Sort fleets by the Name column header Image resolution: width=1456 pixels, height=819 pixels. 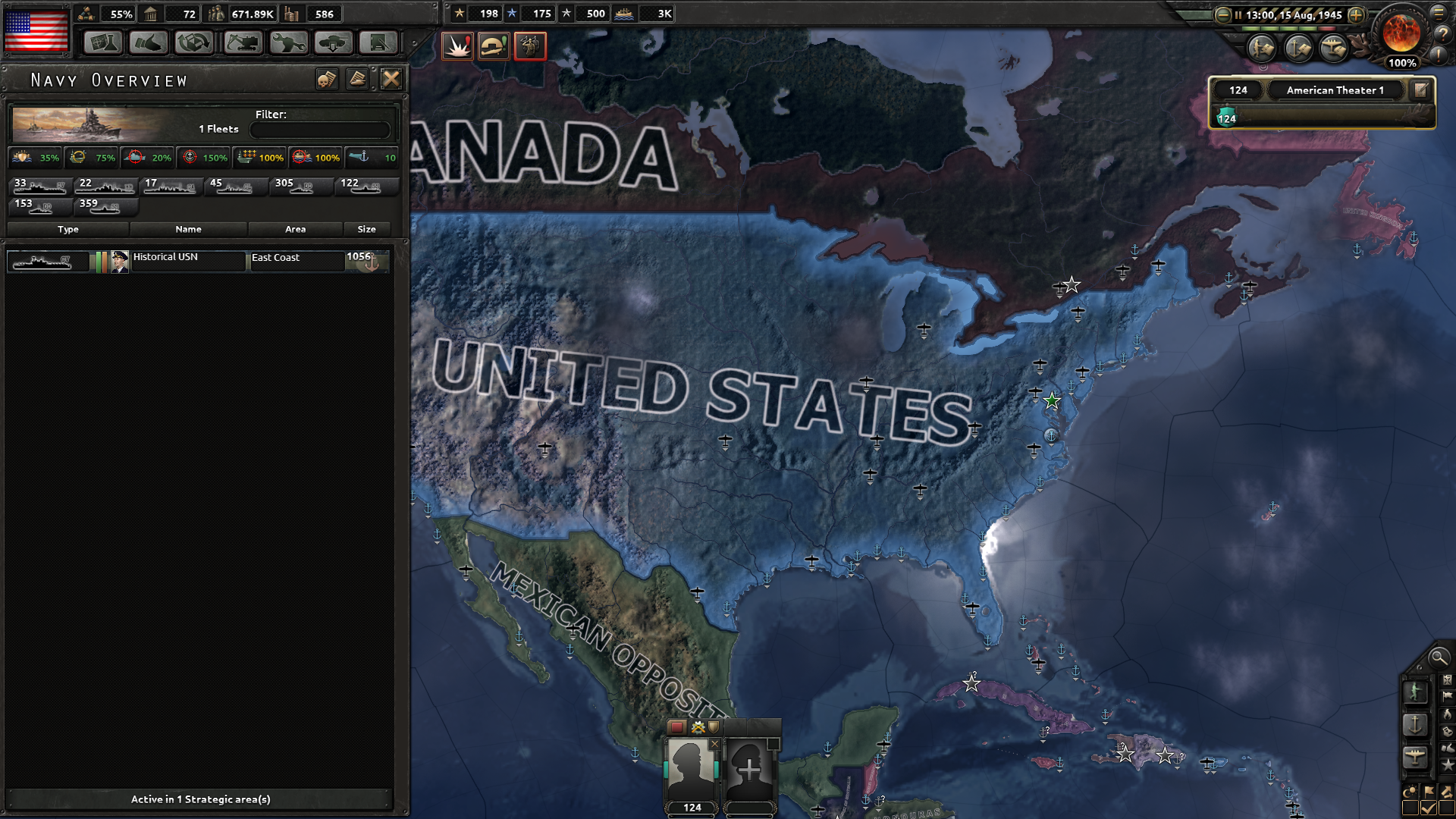pos(188,229)
